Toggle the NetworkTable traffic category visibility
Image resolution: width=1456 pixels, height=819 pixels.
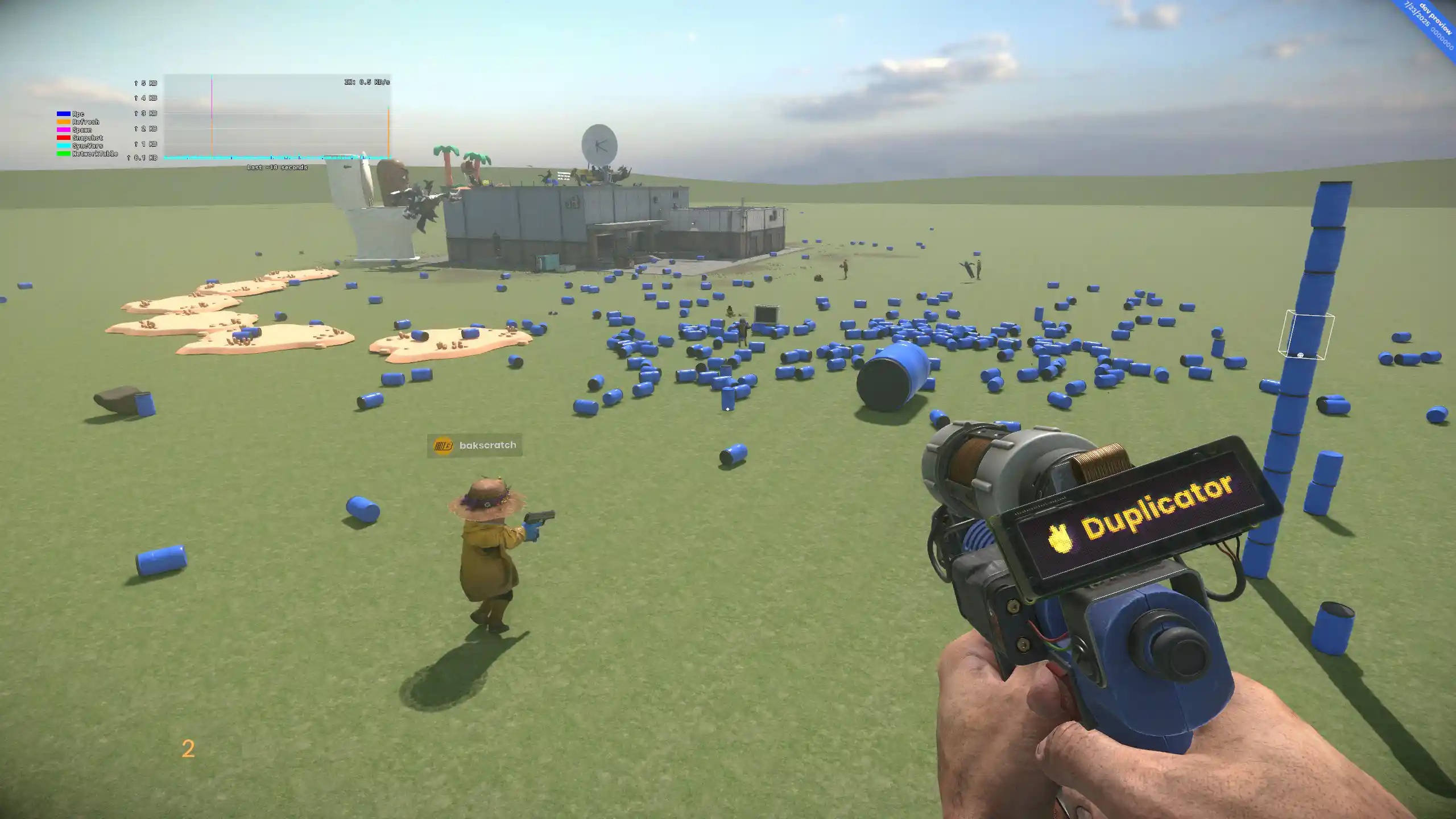(63, 153)
